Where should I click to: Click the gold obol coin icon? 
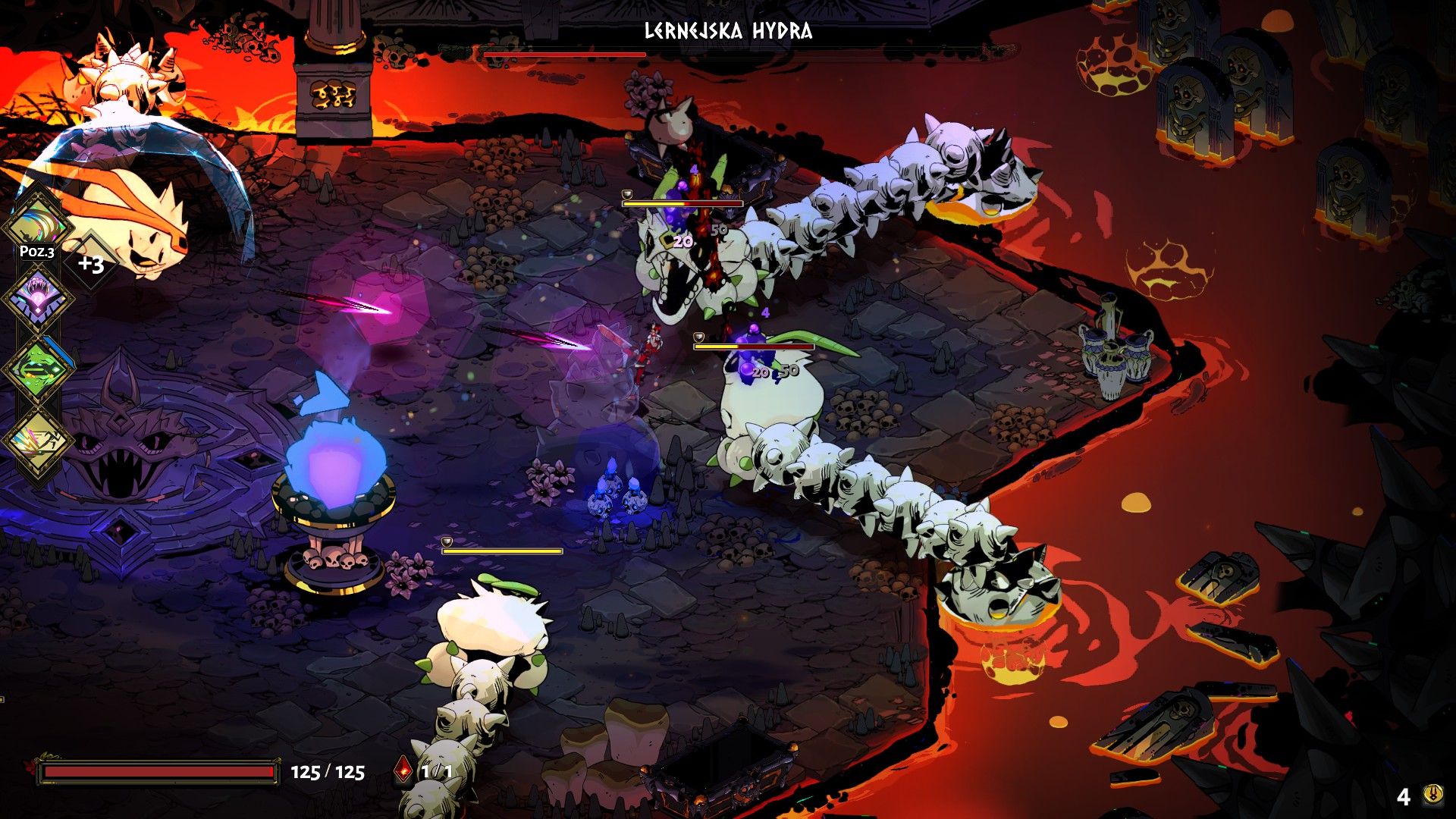[1432, 795]
